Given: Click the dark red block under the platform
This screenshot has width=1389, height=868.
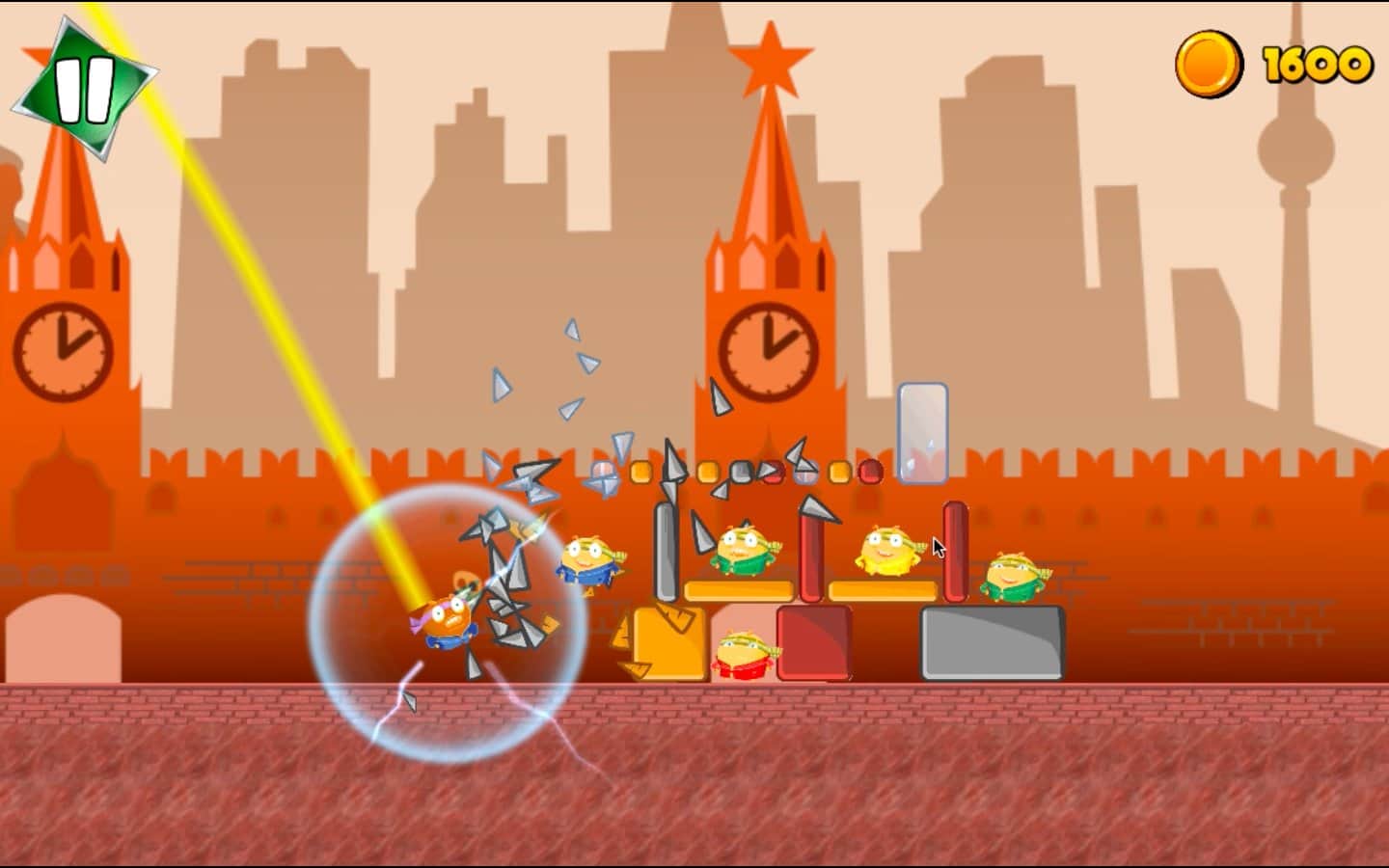Looking at the screenshot, I should click(815, 641).
